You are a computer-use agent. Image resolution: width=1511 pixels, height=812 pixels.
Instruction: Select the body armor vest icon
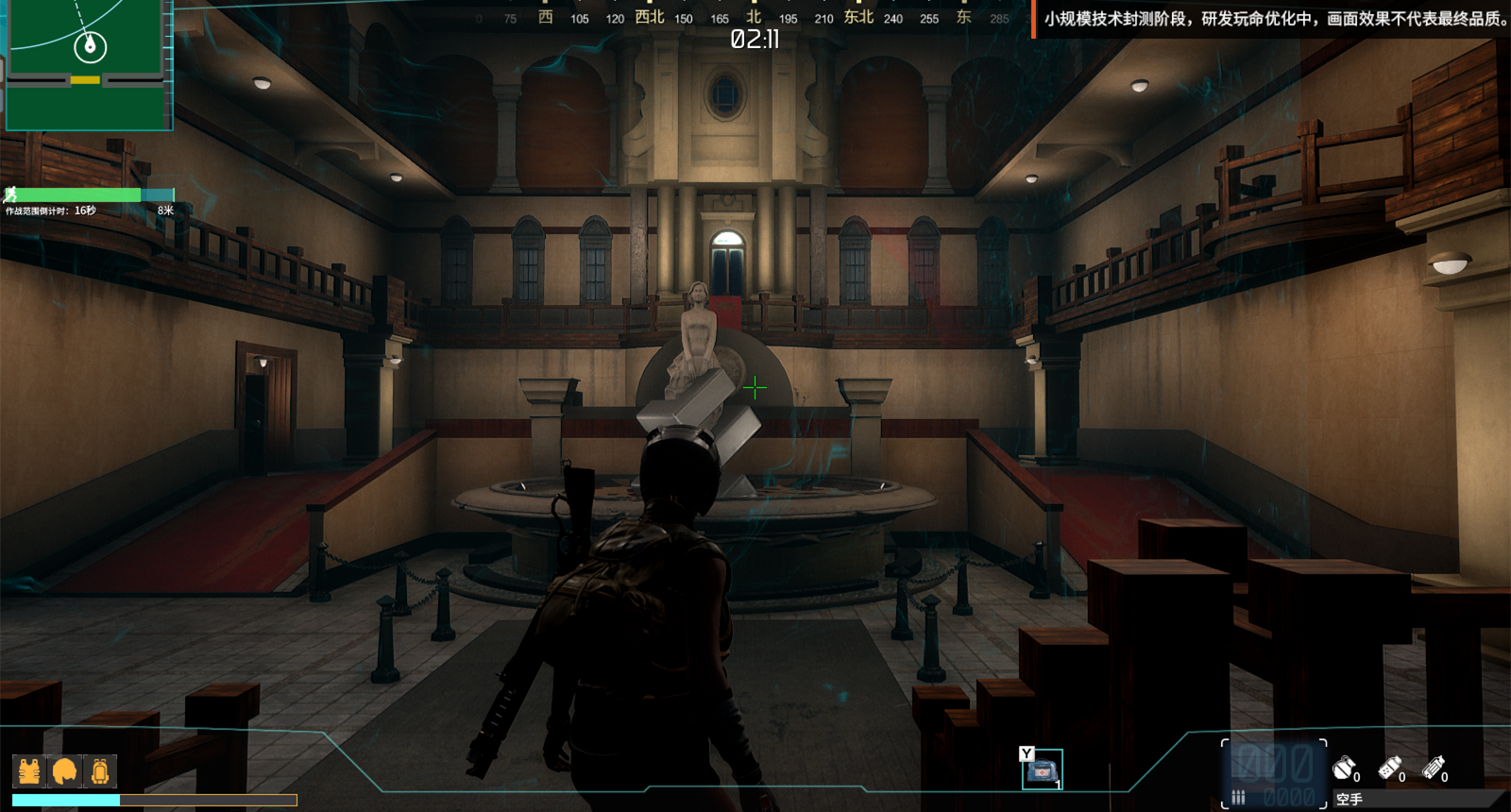[29, 771]
